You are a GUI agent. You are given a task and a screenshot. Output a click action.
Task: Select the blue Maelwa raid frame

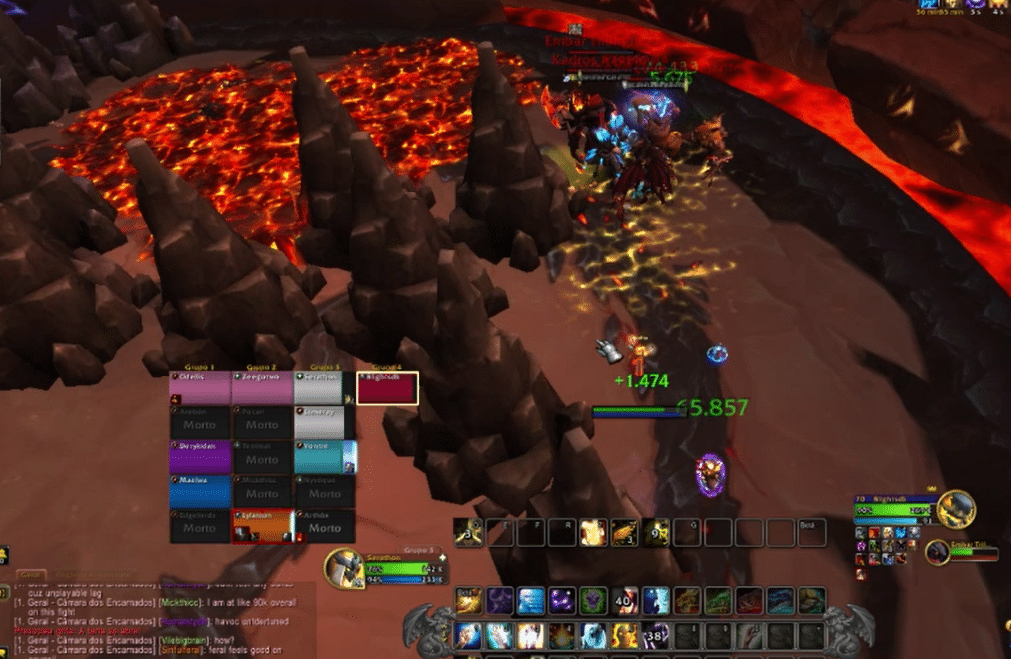pyautogui.click(x=200, y=490)
